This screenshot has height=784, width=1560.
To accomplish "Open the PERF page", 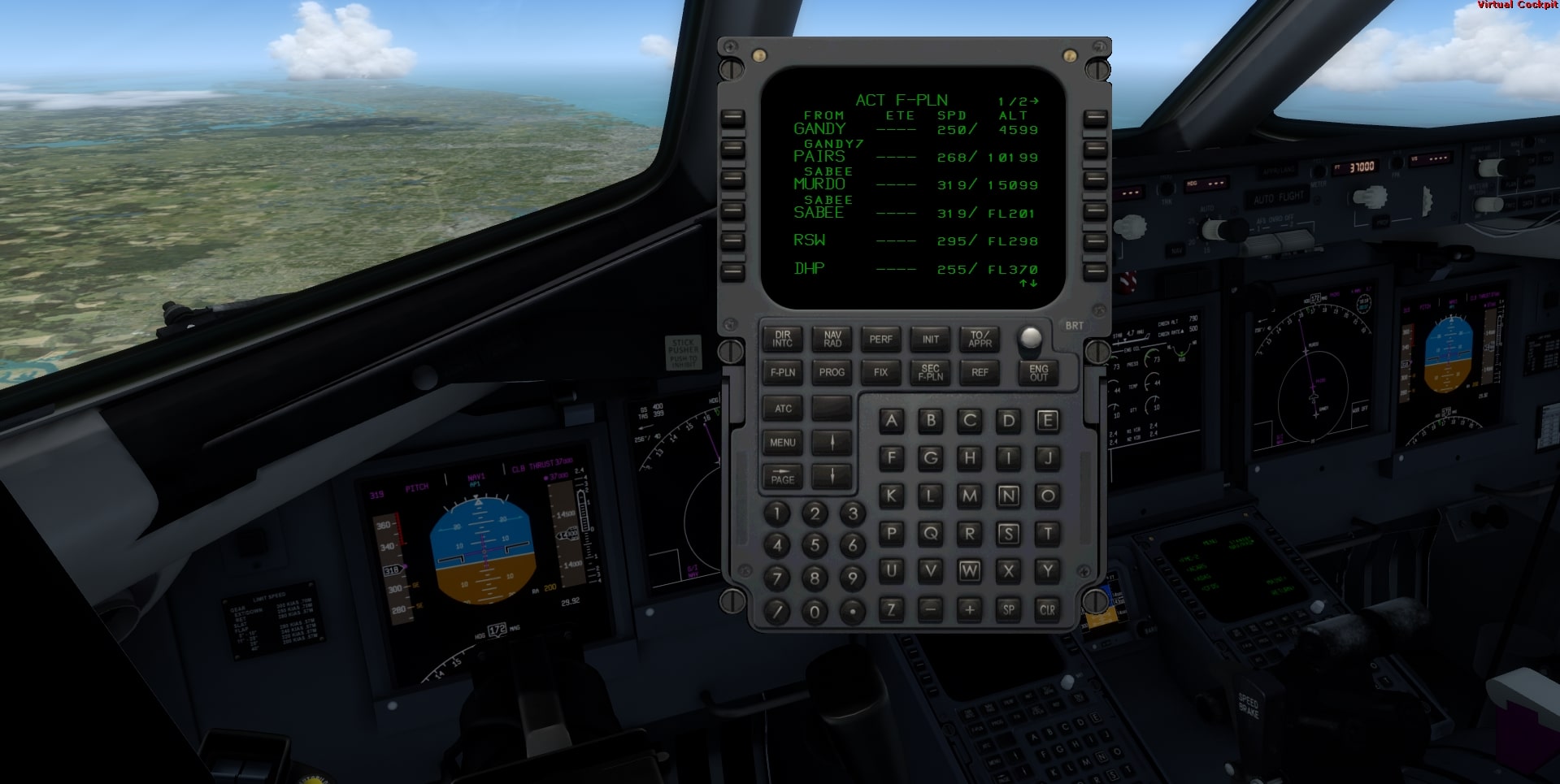I will tap(881, 339).
